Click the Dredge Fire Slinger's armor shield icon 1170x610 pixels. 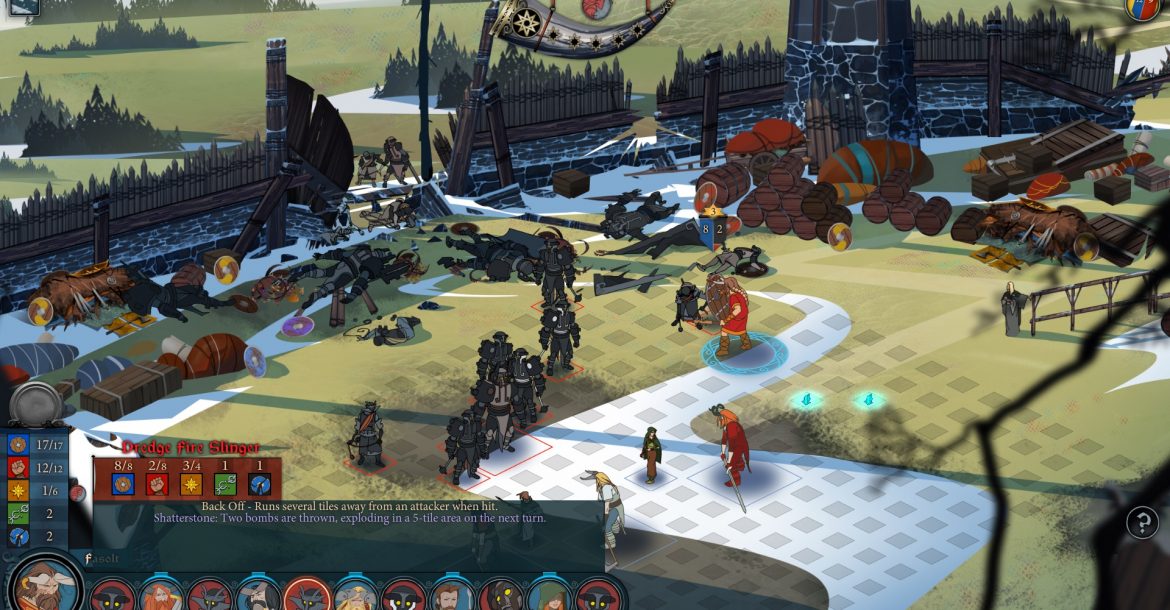122,484
